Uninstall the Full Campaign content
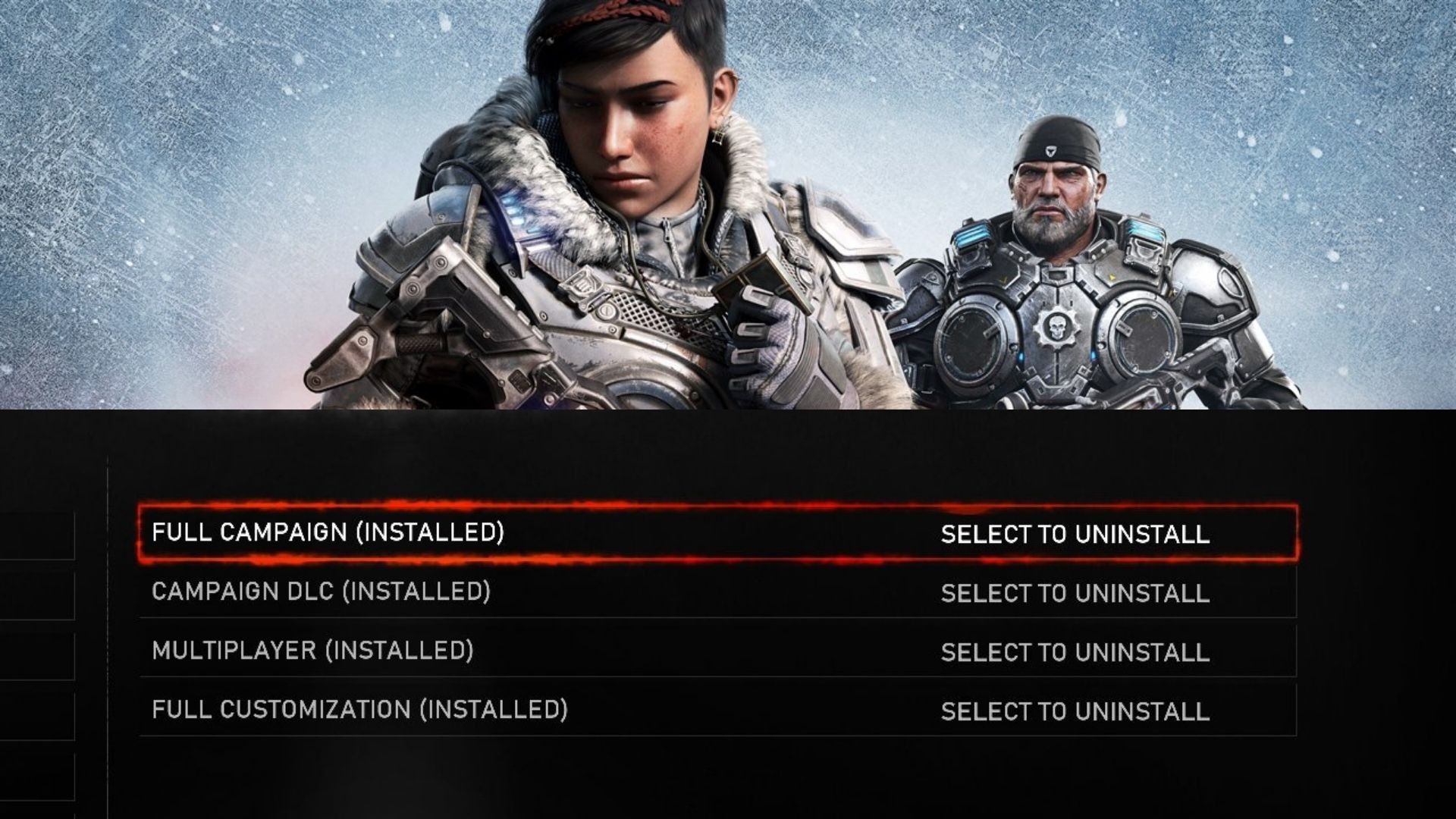Viewport: 1456px width, 819px height. pyautogui.click(x=1075, y=535)
